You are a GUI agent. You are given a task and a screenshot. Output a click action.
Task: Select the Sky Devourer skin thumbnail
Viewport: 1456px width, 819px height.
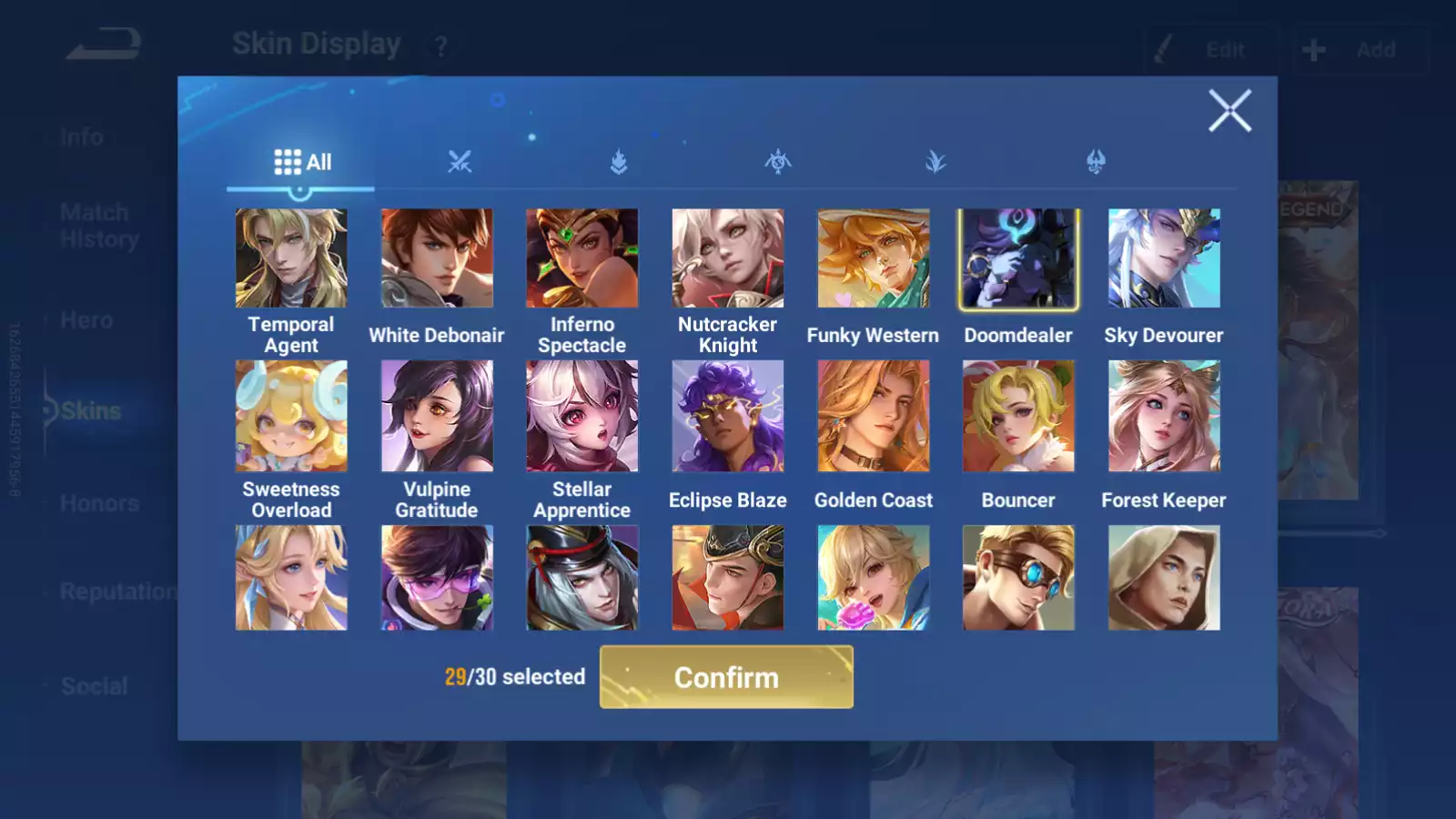(1163, 258)
